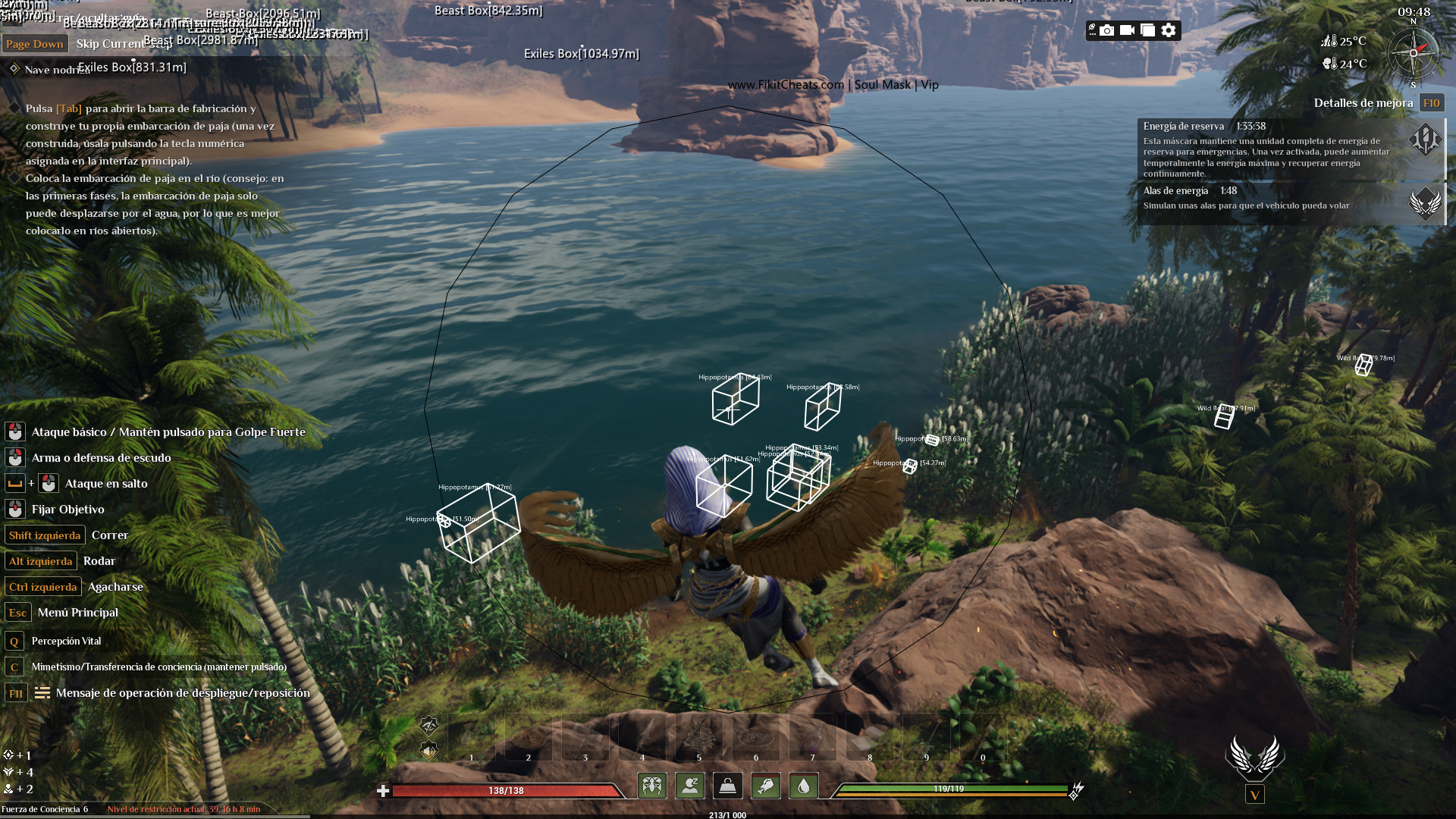Click the sleep status icon
Screen dimensions: 1456x819
click(690, 786)
